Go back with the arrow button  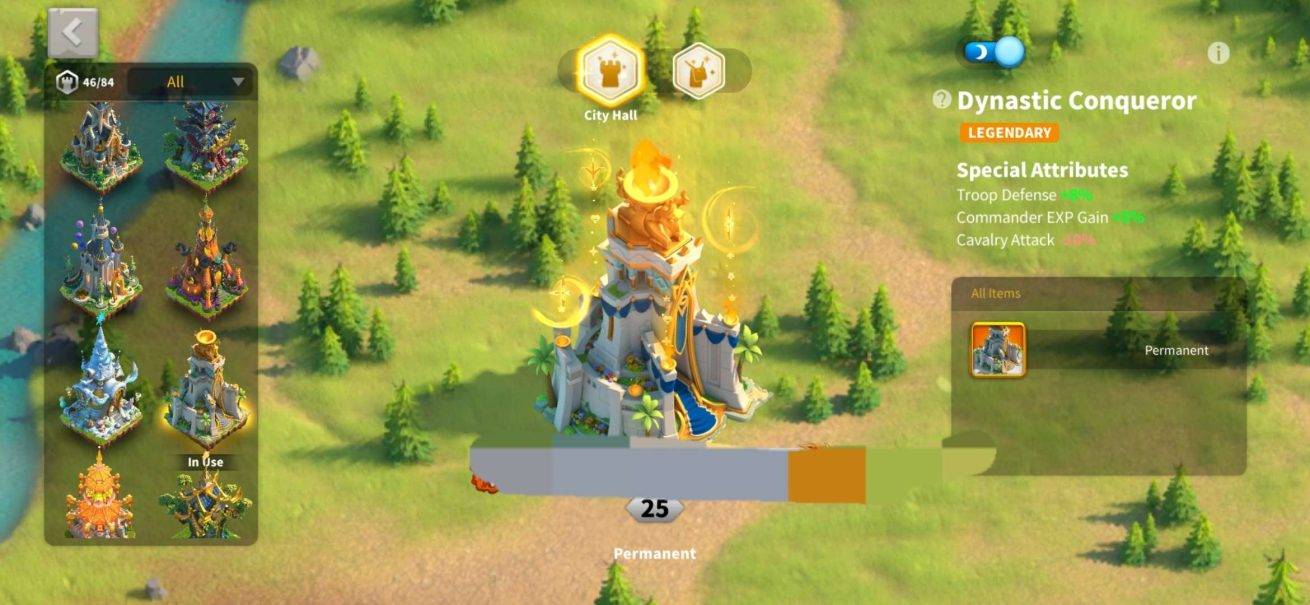(x=72, y=33)
